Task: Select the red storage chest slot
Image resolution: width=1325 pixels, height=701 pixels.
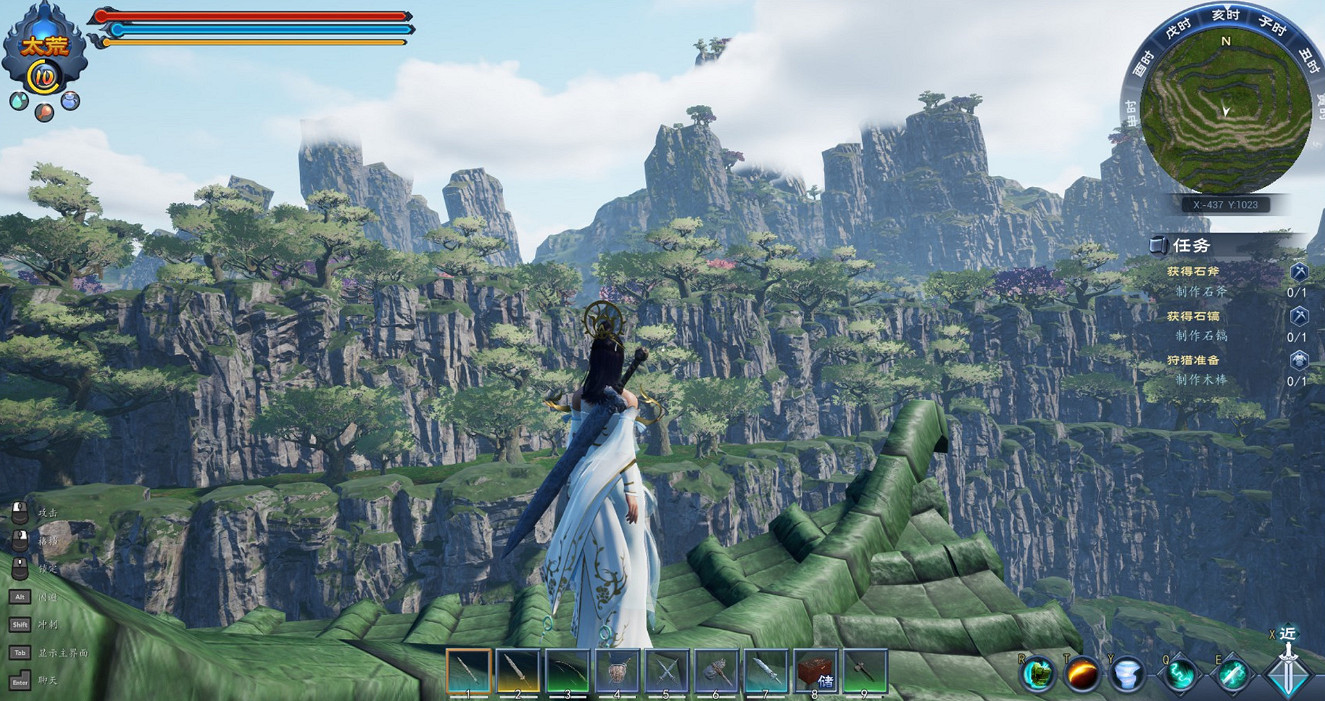Action: (x=816, y=671)
